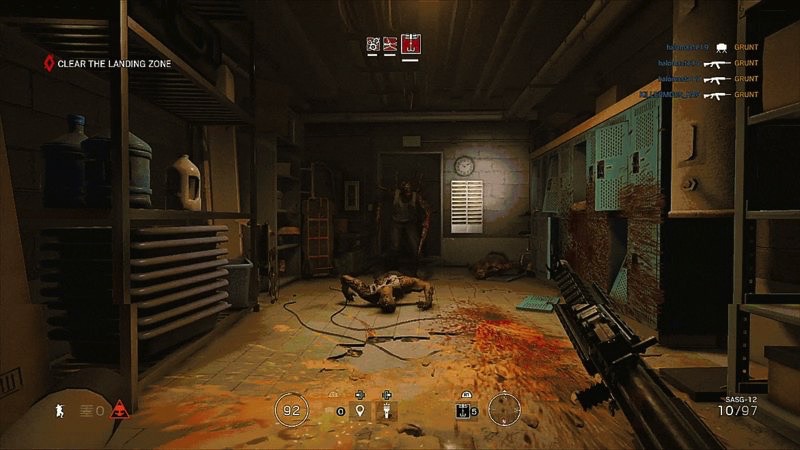Click the circular compass indicator
This screenshot has width=800, height=450.
(x=505, y=408)
